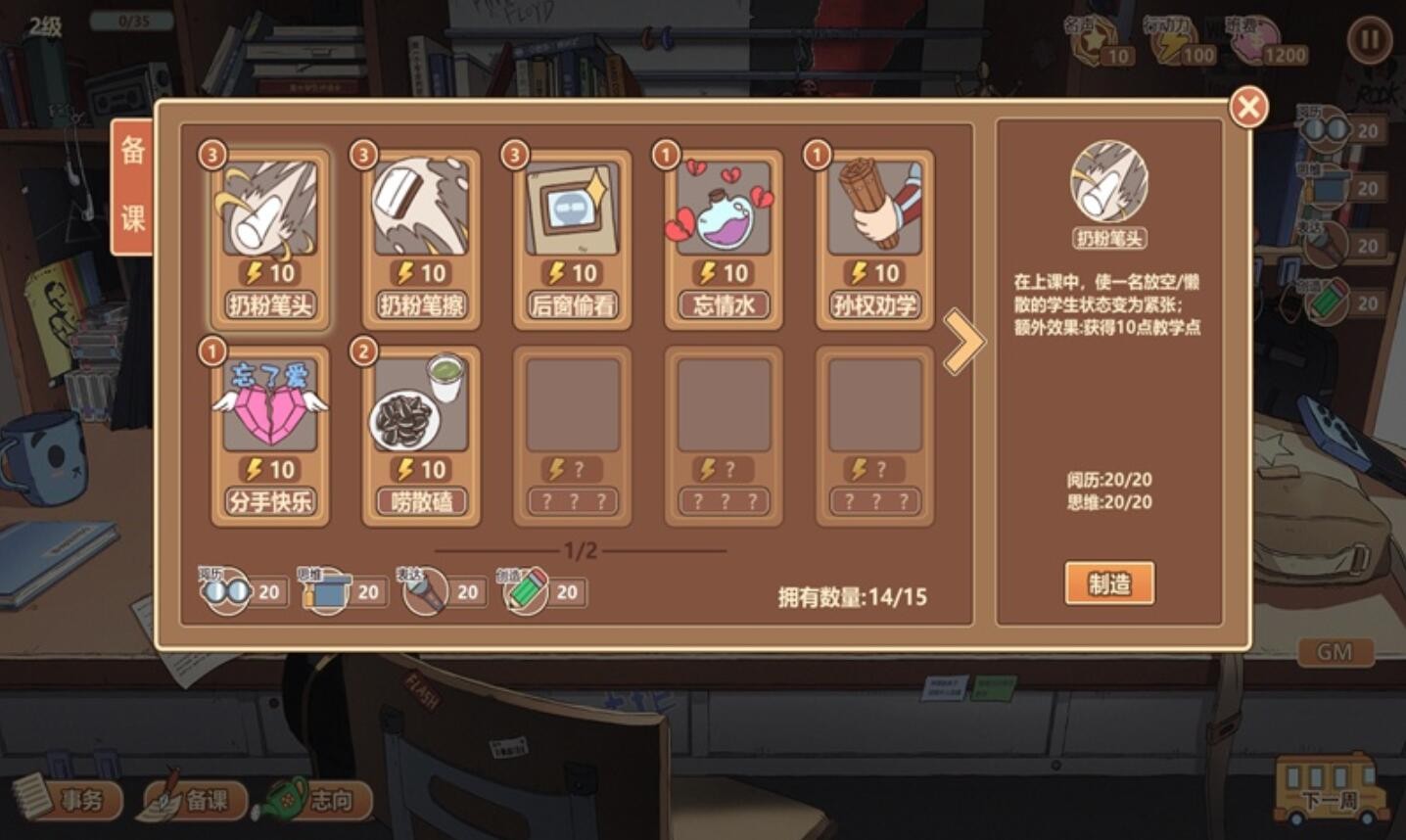Viewport: 1406px width, 840px height.
Task: Select the 扔粉笔头 card
Action: click(x=269, y=240)
